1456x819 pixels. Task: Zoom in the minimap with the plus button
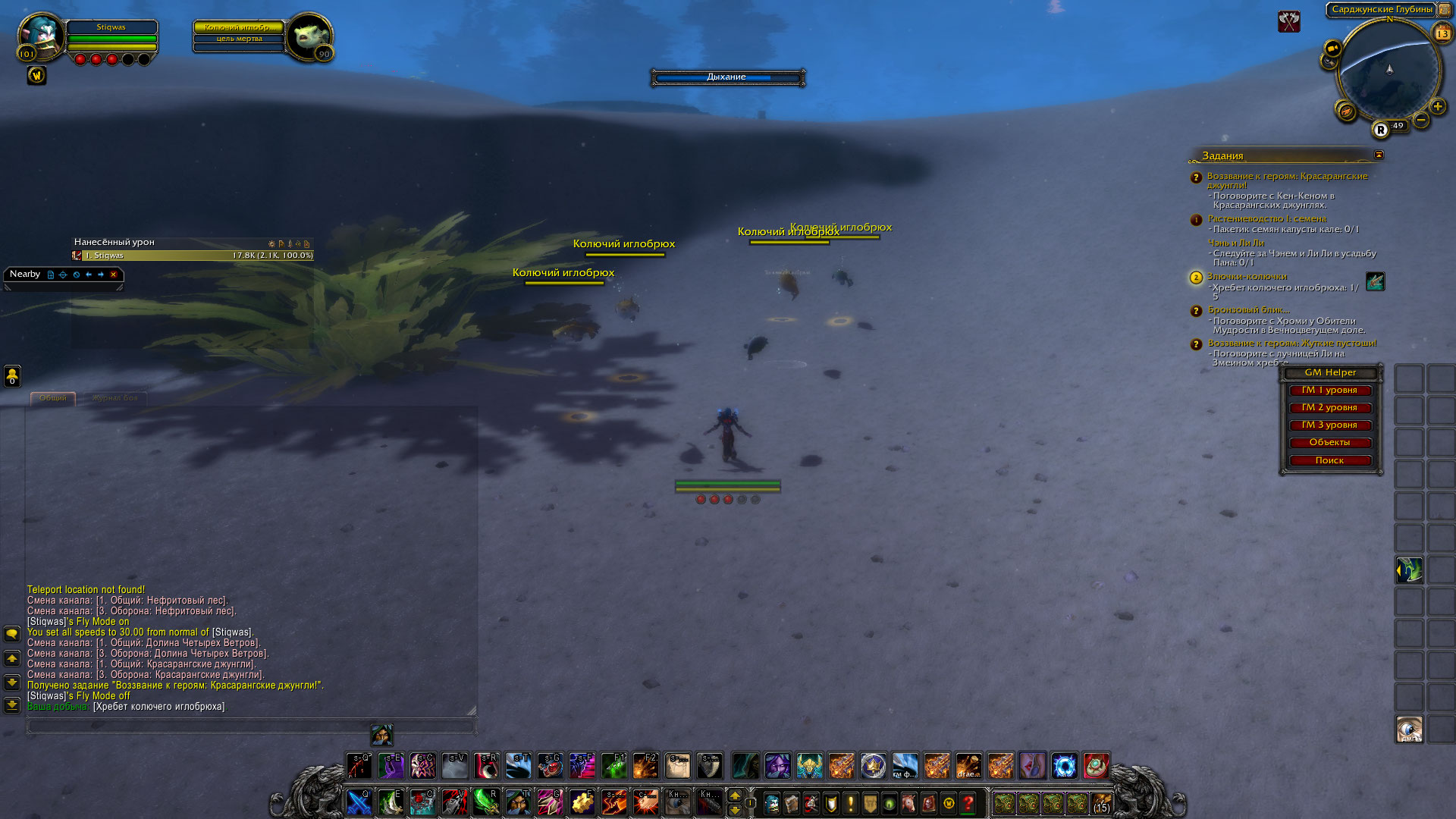click(x=1437, y=107)
